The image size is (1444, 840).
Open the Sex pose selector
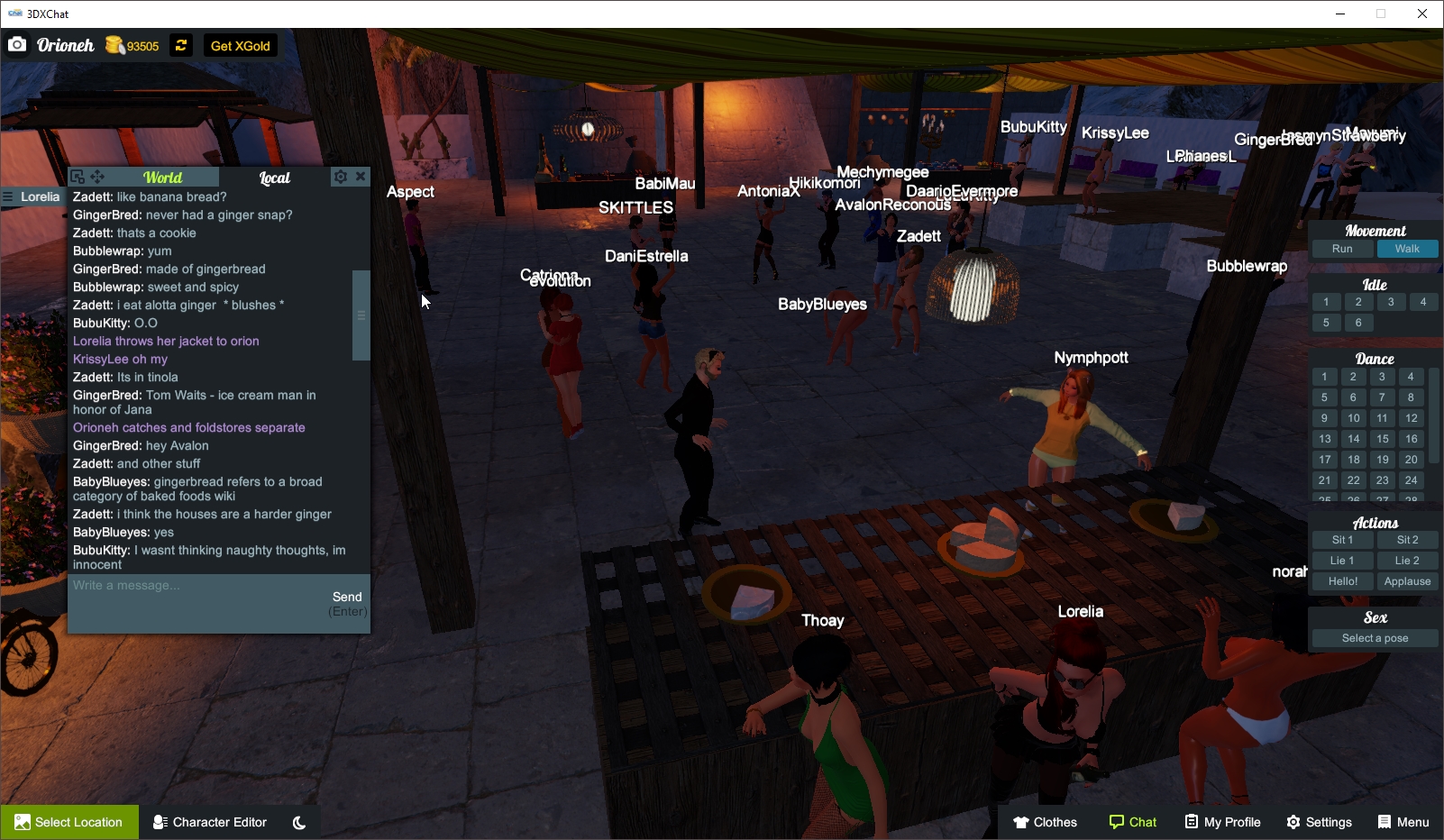pyautogui.click(x=1374, y=637)
